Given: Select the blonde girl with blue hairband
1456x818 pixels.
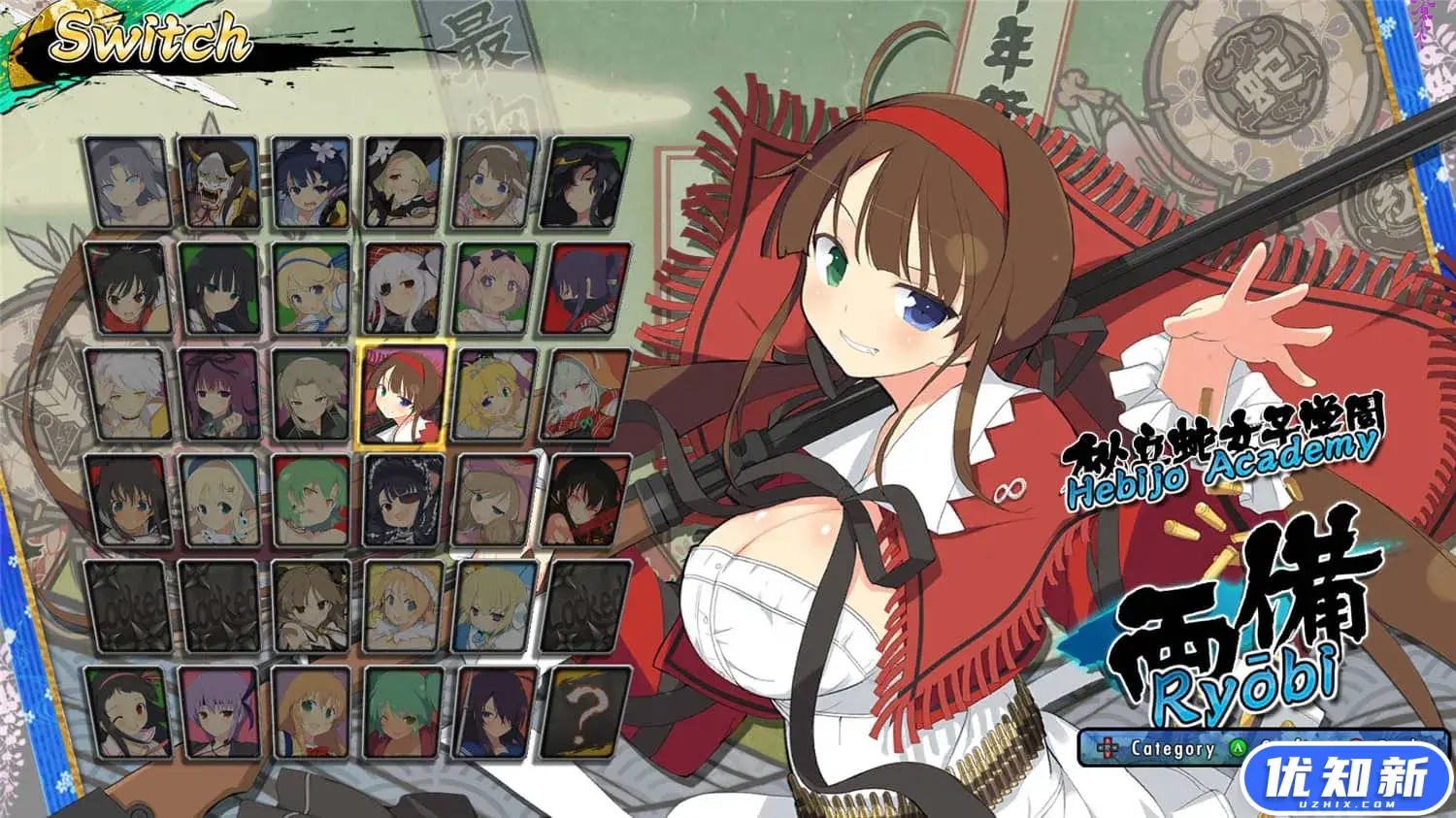Looking at the screenshot, I should tap(312, 288).
